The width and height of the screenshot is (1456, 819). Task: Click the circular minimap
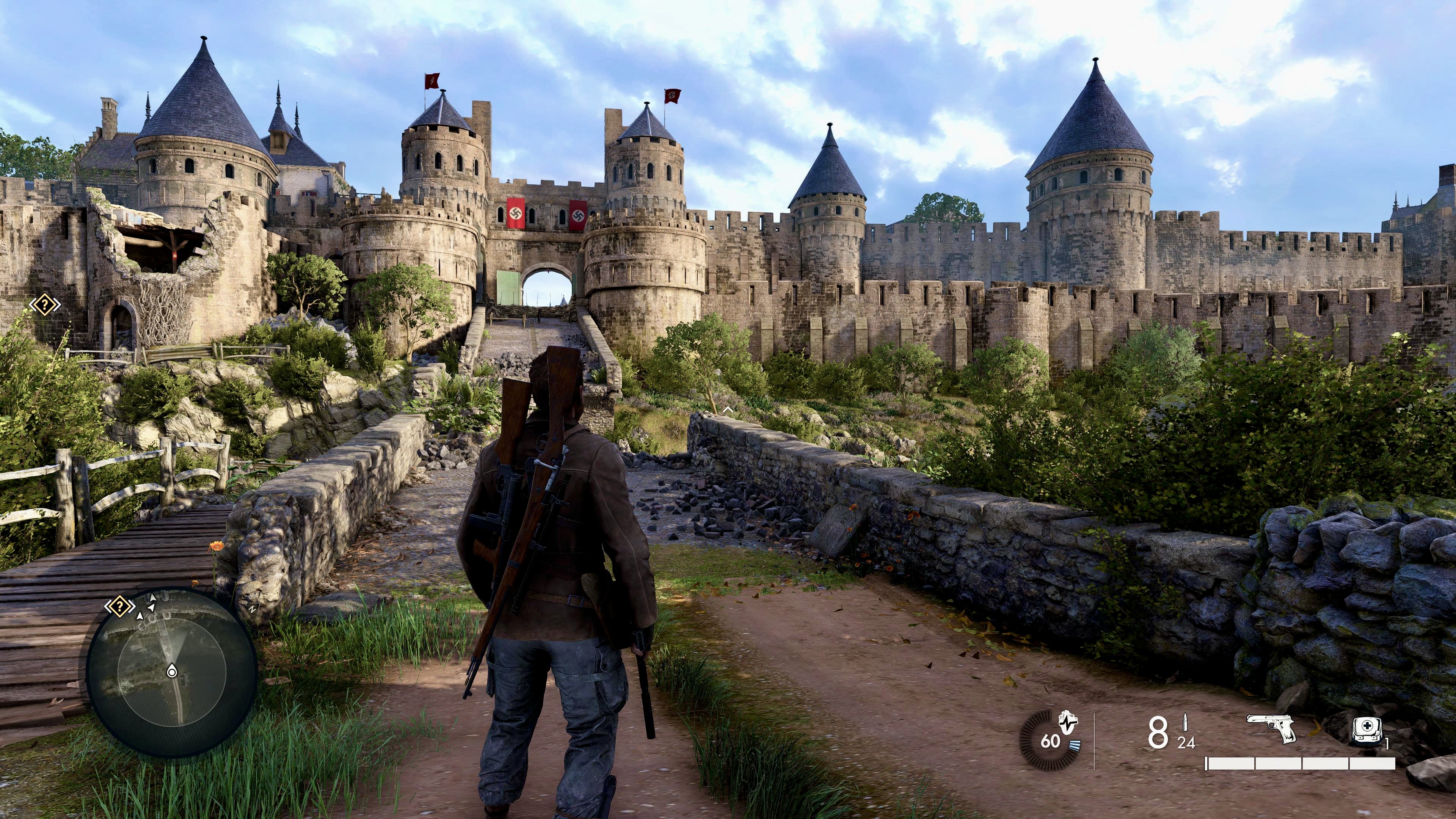(173, 673)
